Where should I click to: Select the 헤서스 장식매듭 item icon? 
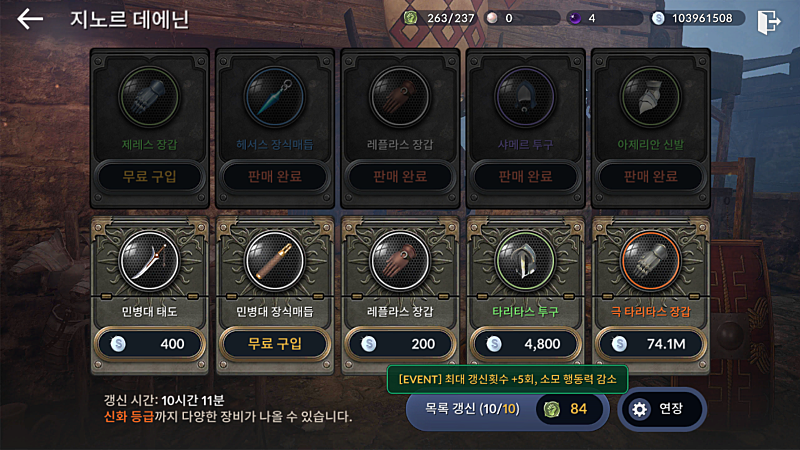coord(275,97)
